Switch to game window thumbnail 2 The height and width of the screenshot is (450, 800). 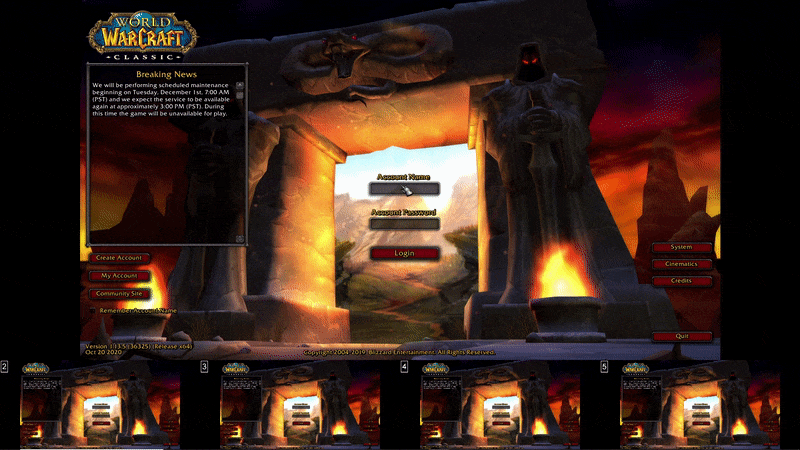click(100, 404)
